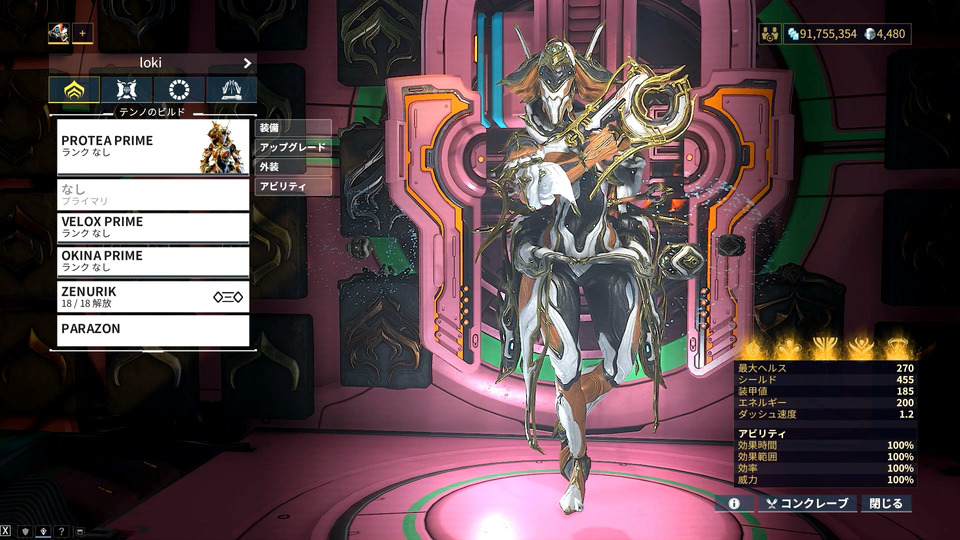The width and height of the screenshot is (960, 540).
Task: Open the 外装 (Appearance) option
Action: [x=292, y=166]
